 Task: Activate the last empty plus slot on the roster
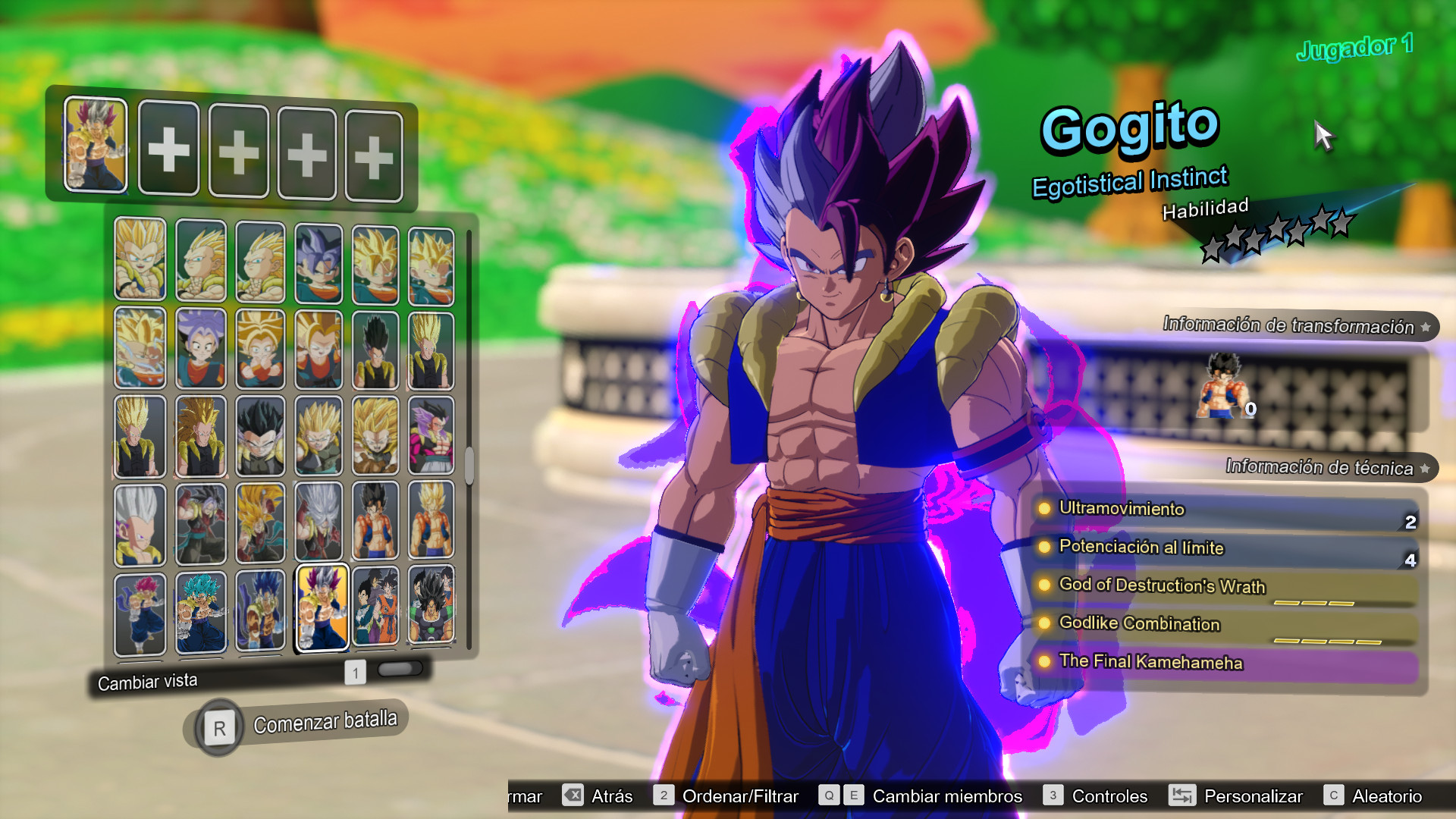pos(372,149)
